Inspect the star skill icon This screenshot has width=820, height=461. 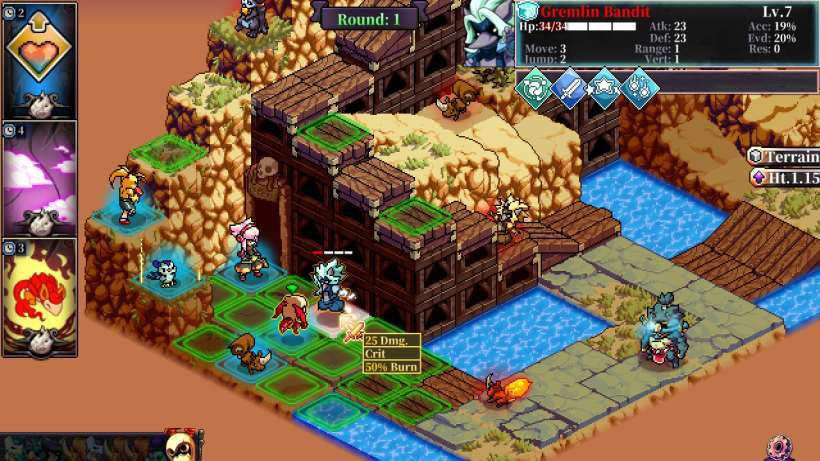603,87
